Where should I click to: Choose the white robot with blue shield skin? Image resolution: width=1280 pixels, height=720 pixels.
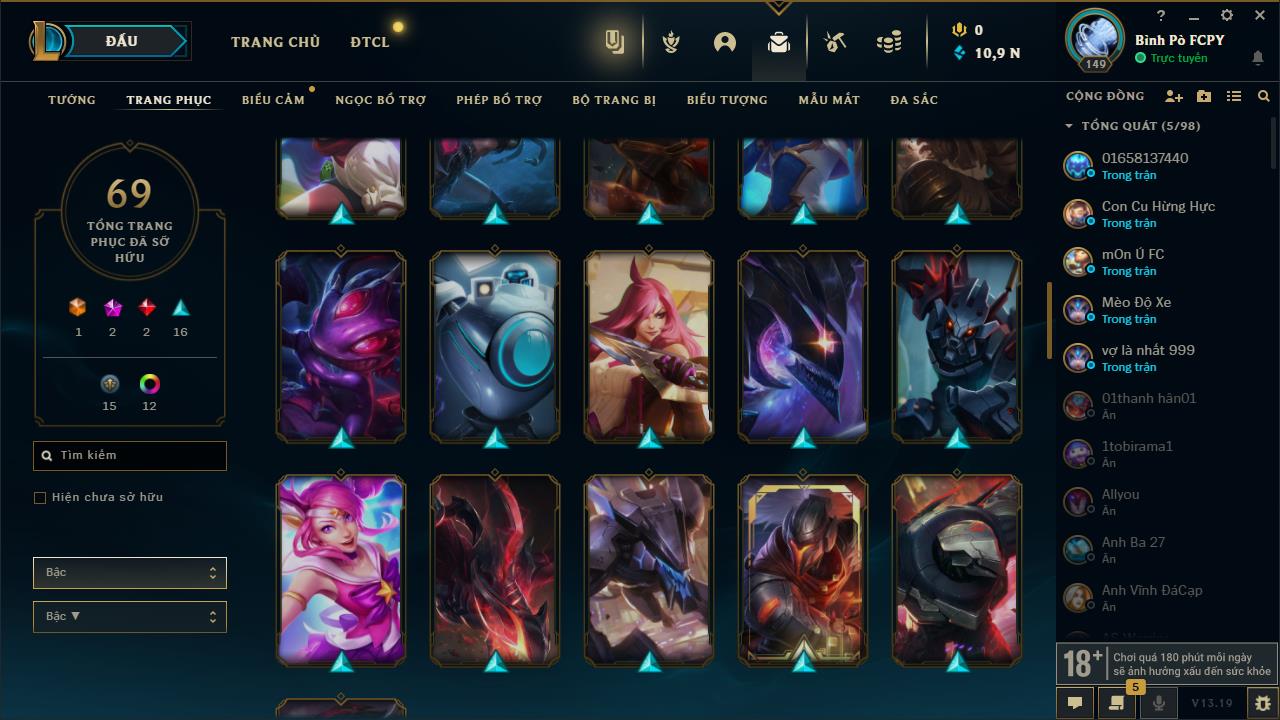coord(495,346)
